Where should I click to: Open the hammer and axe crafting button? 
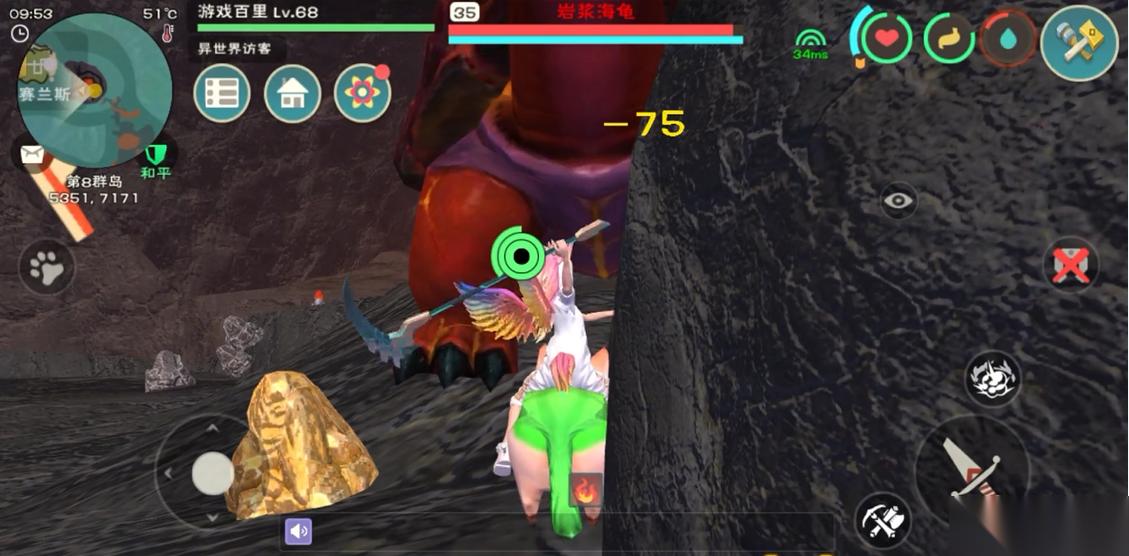tap(1078, 42)
